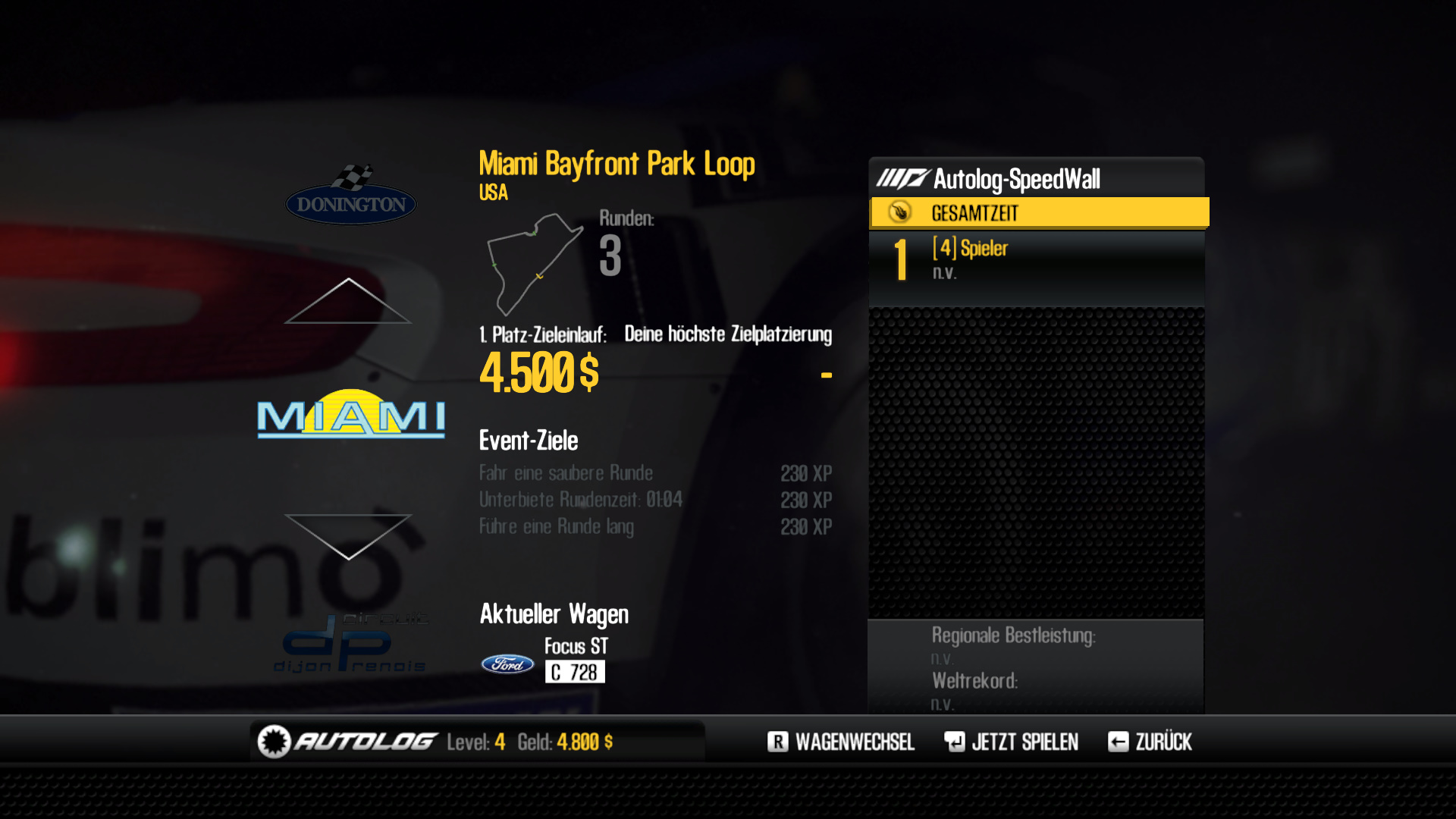Image resolution: width=1456 pixels, height=819 pixels.
Task: Click the Focus ST current car entry
Action: (576, 658)
